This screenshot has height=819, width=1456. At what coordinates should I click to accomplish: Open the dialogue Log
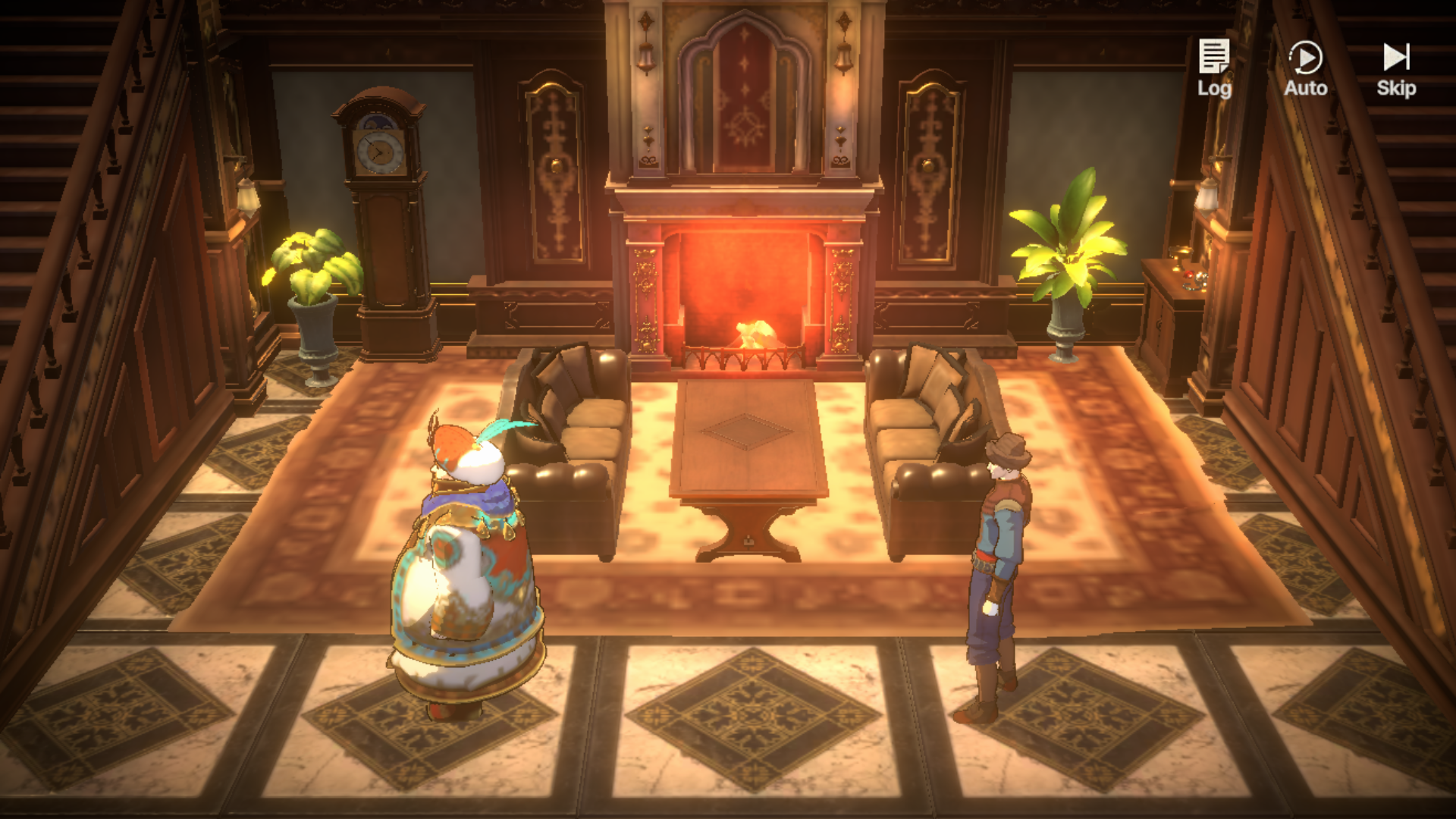click(x=1214, y=68)
